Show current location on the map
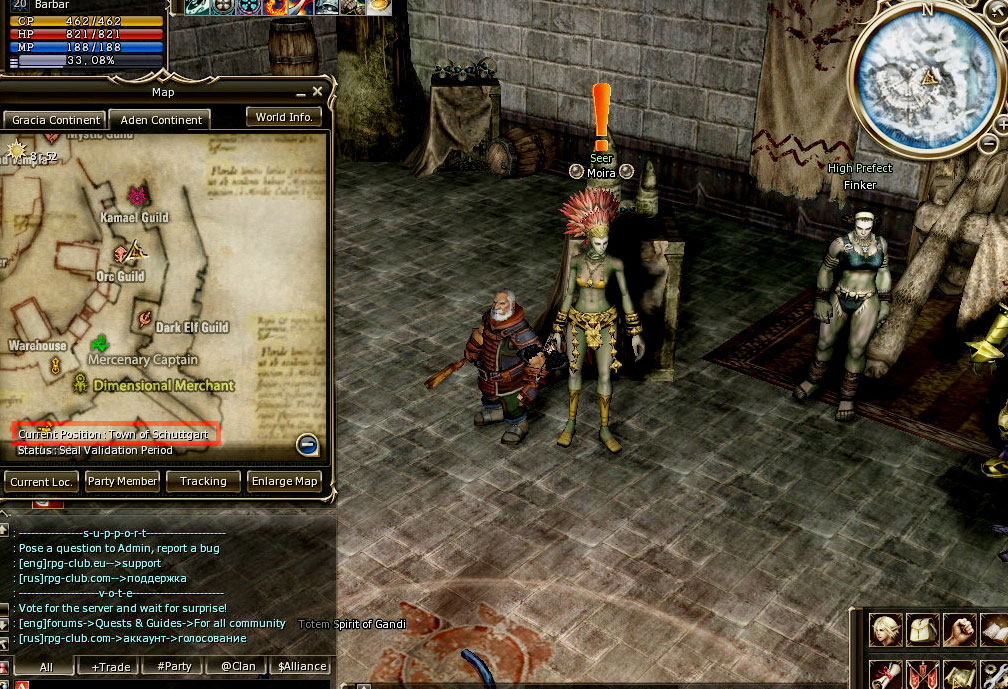 (x=41, y=481)
